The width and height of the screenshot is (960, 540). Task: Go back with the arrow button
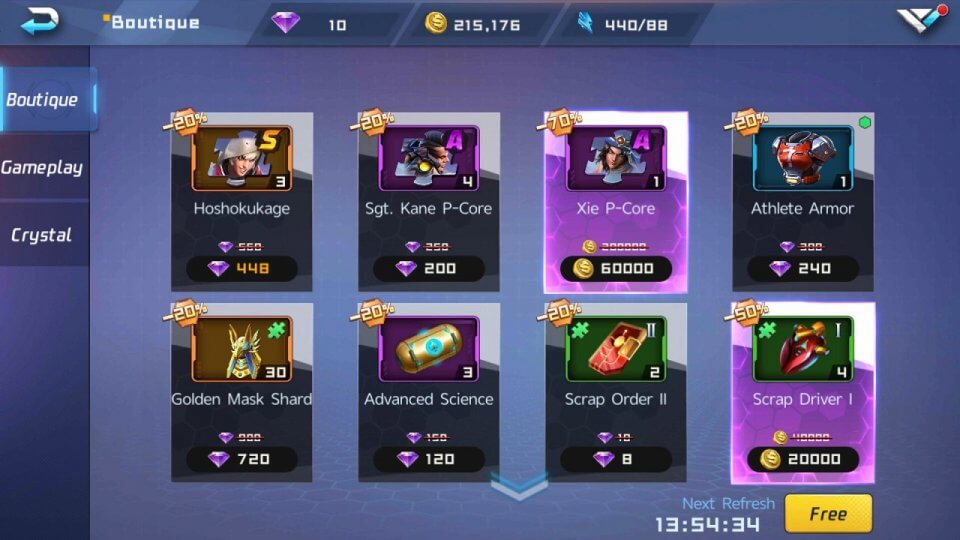40,21
